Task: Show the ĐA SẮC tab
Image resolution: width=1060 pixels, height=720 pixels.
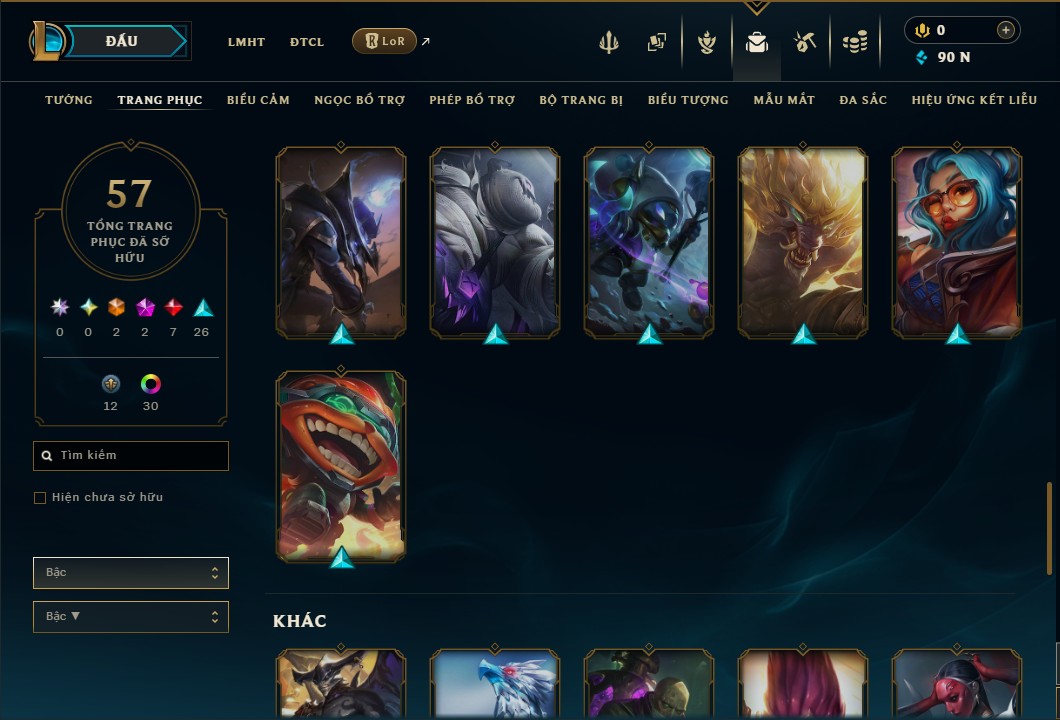Action: click(863, 100)
